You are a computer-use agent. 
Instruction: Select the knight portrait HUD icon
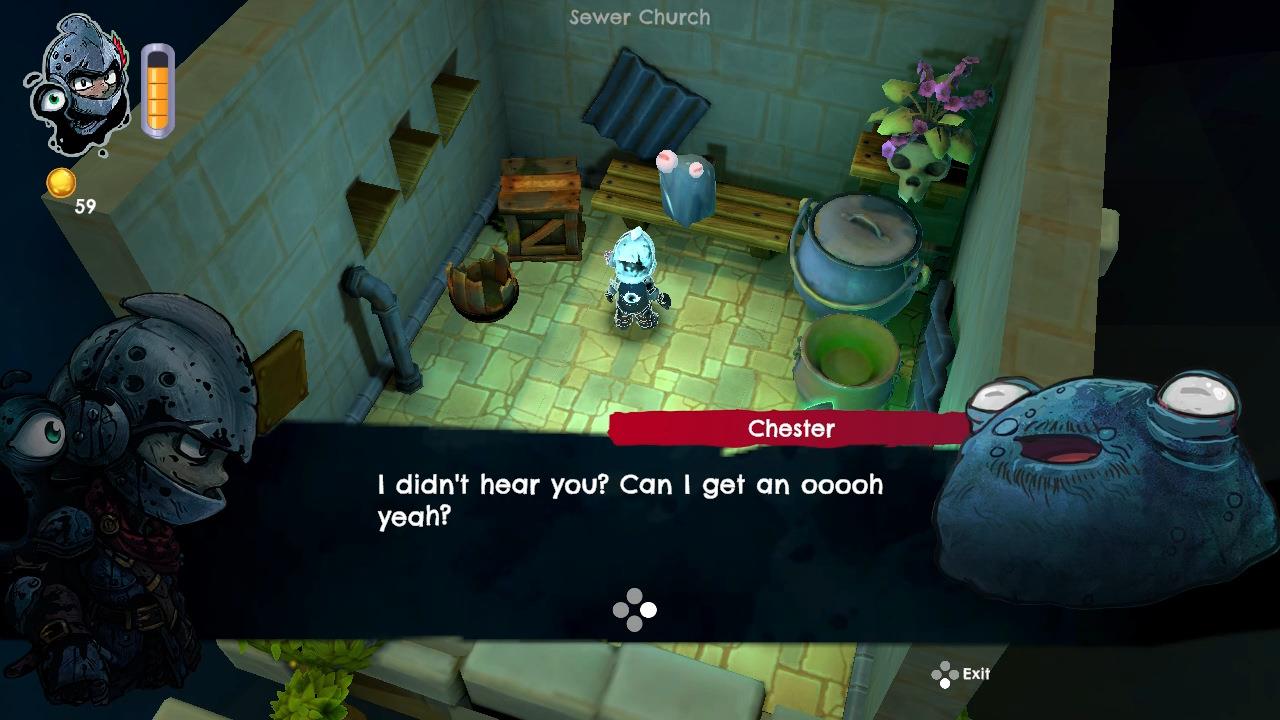(x=80, y=85)
